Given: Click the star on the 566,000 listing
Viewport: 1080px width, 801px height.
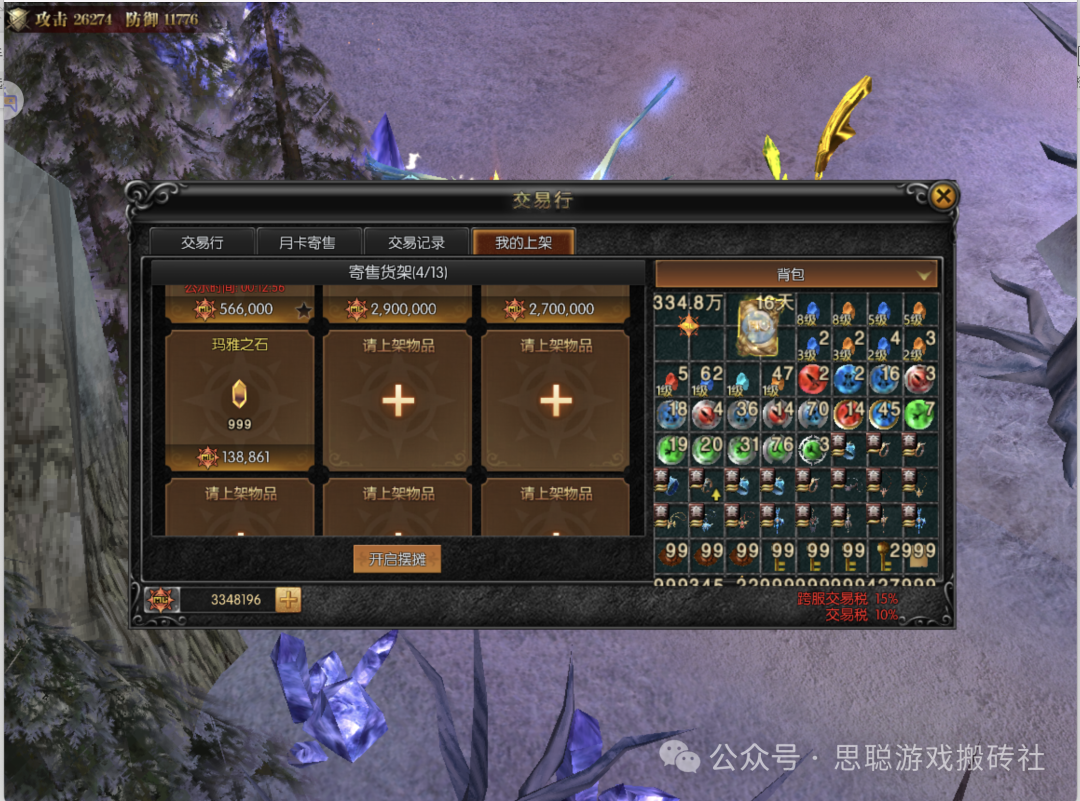Looking at the screenshot, I should coord(303,310).
